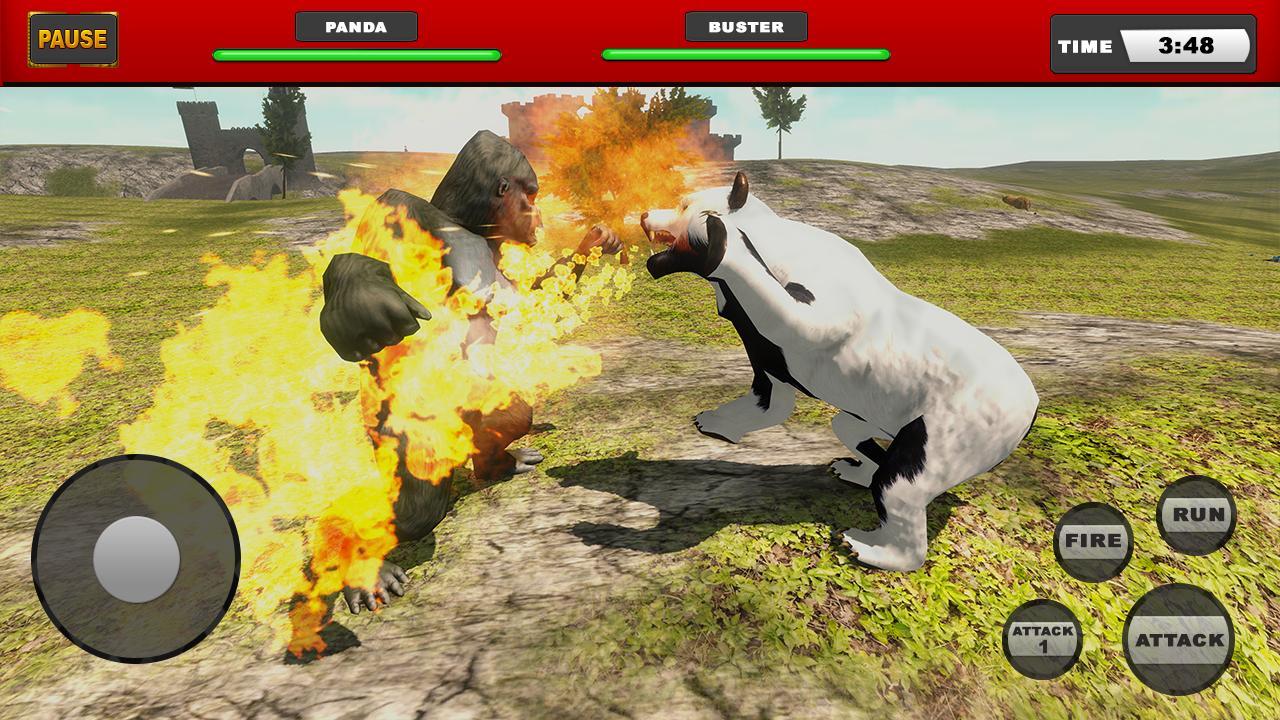Select the BUSTER name plate
Screen dimensions: 1280x720
[x=744, y=26]
